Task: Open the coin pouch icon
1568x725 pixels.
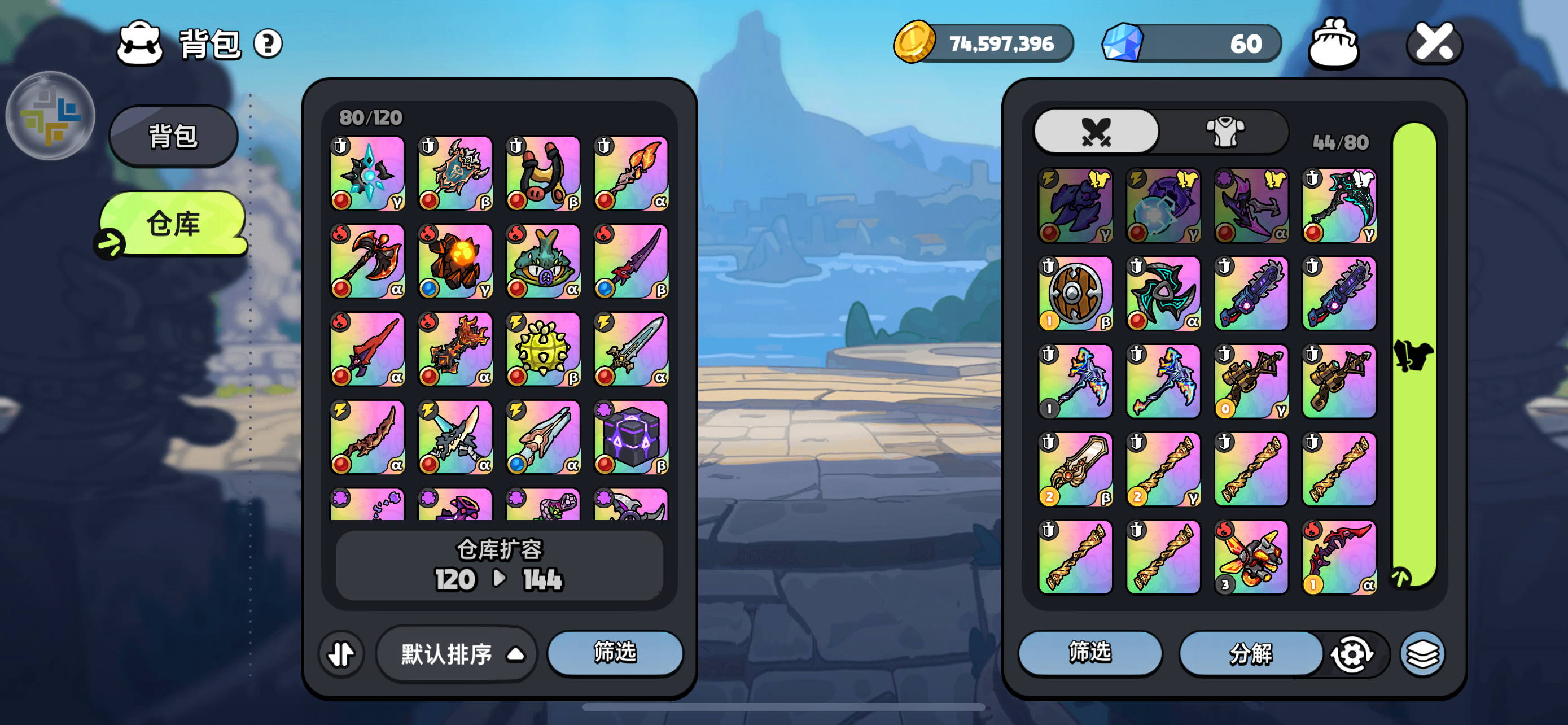Action: click(x=1333, y=44)
